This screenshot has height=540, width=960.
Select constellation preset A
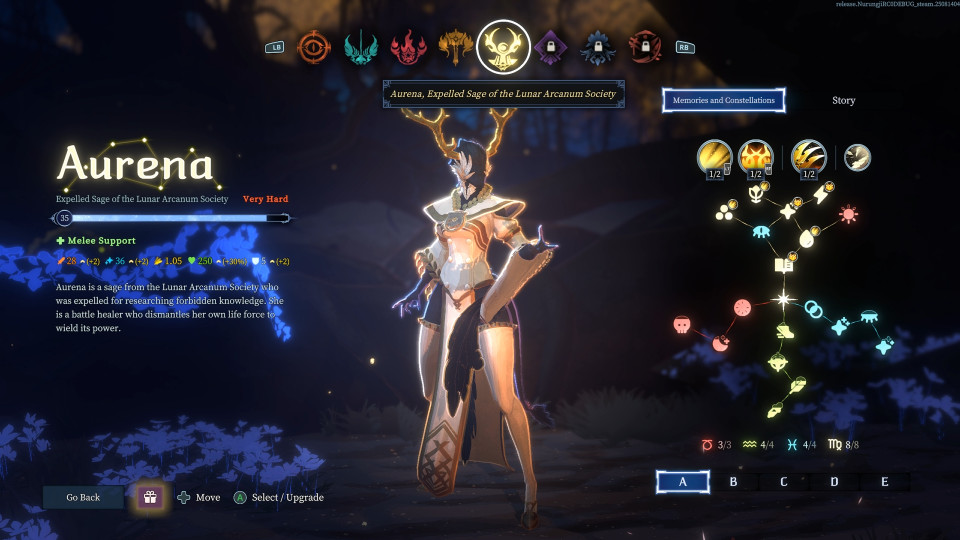[683, 482]
